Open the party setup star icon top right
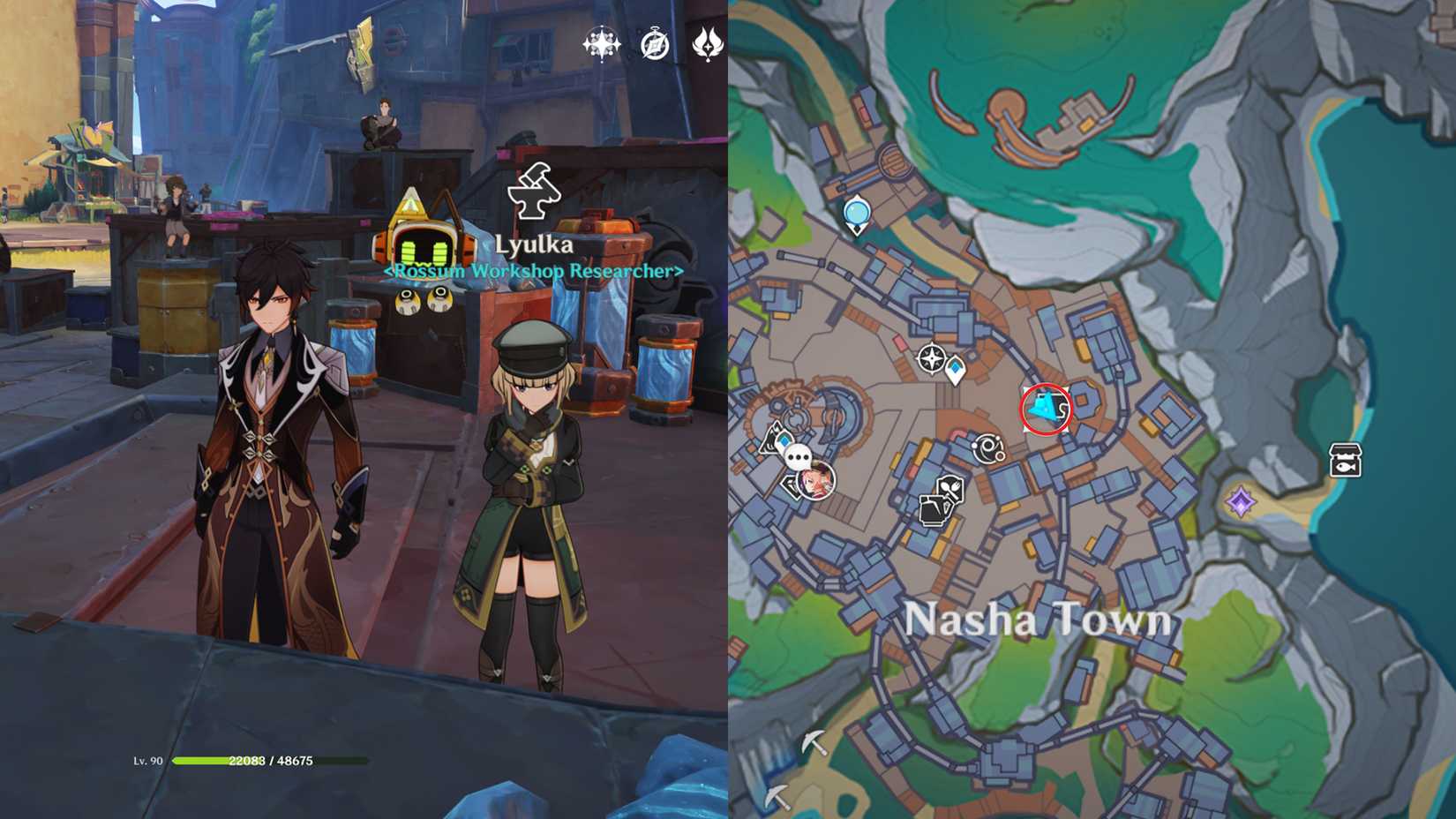1456x819 pixels. point(600,42)
